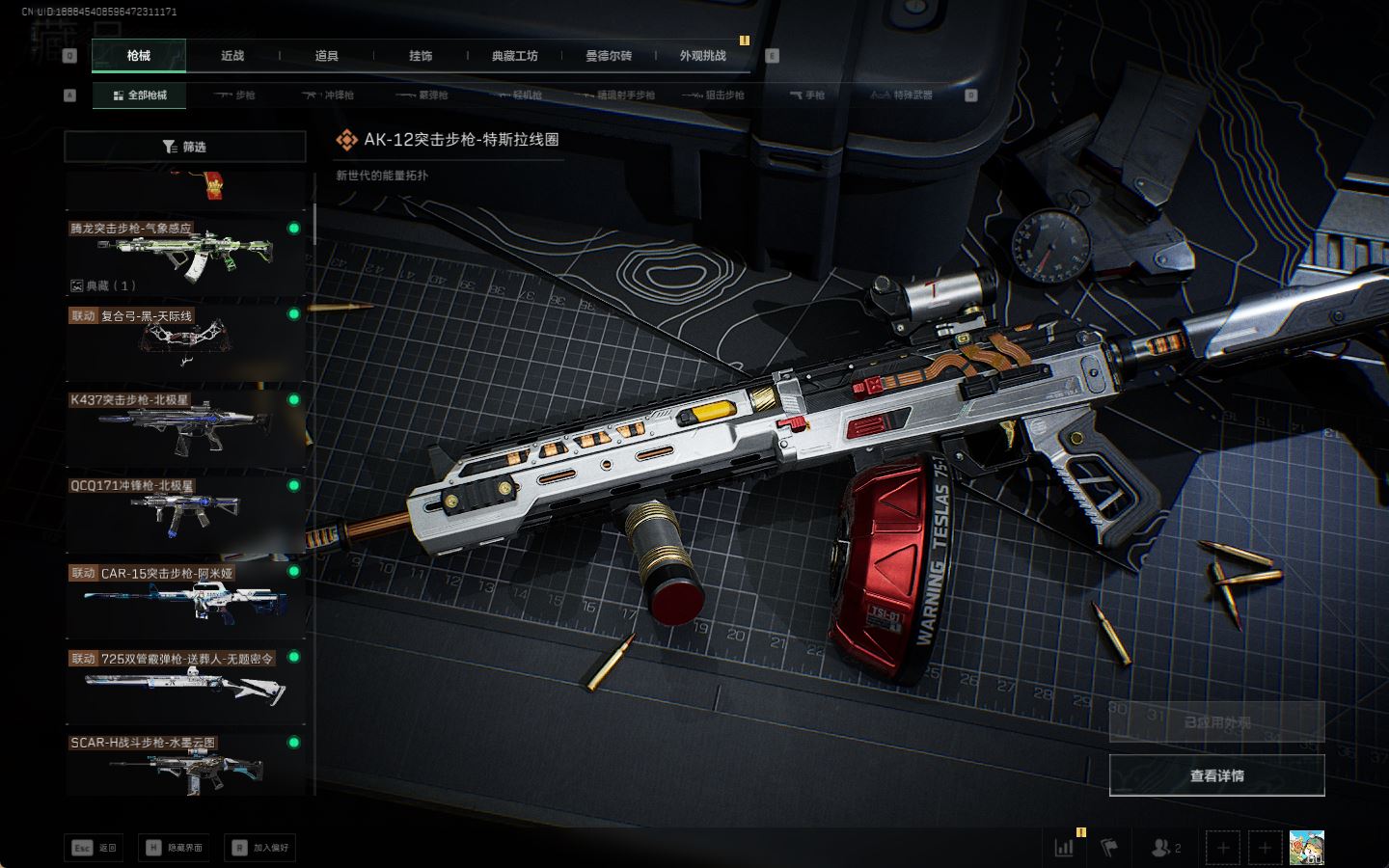This screenshot has width=1389, height=868.
Task: Select the 725双管霰弹枪 shotgun skin
Action: [x=184, y=683]
